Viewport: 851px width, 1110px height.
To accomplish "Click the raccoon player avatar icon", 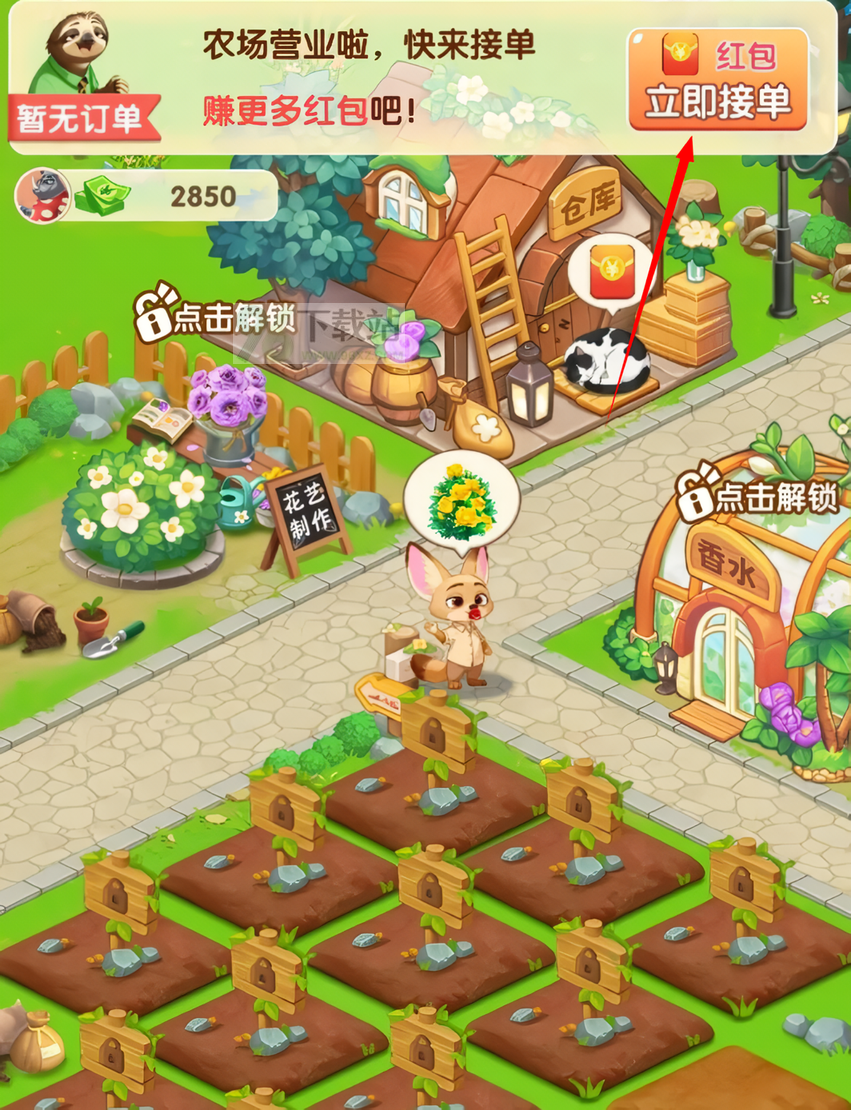I will coord(42,195).
